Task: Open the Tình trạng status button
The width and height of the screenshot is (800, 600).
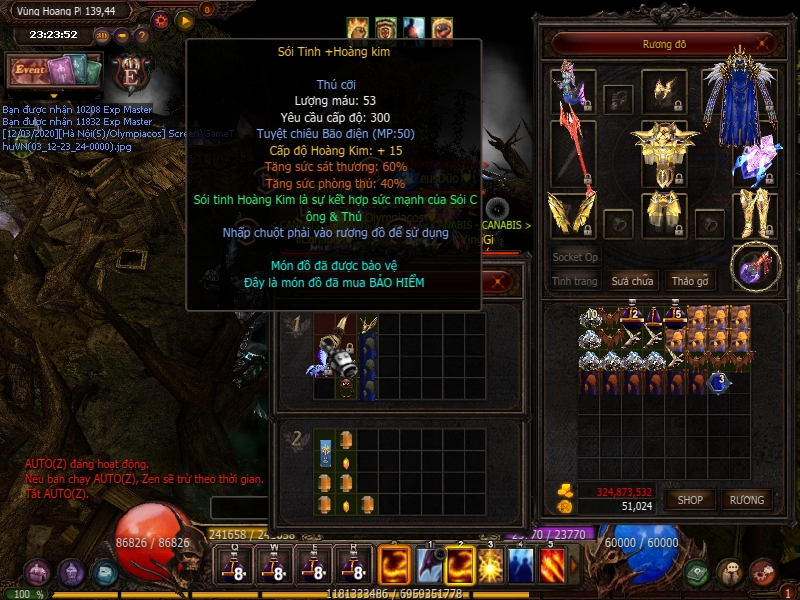Action: tap(575, 281)
